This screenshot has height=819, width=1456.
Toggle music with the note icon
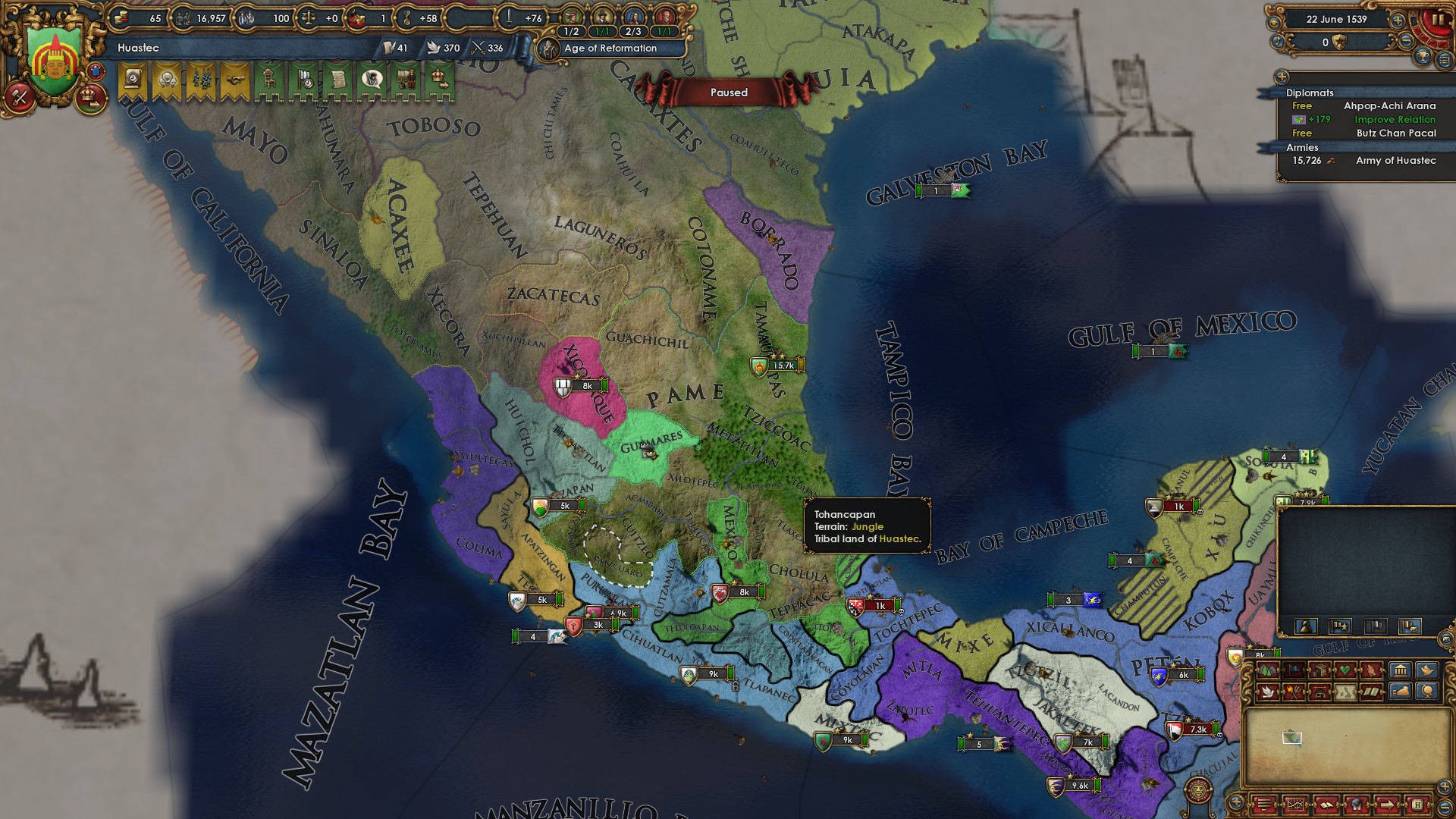click(x=1278, y=42)
